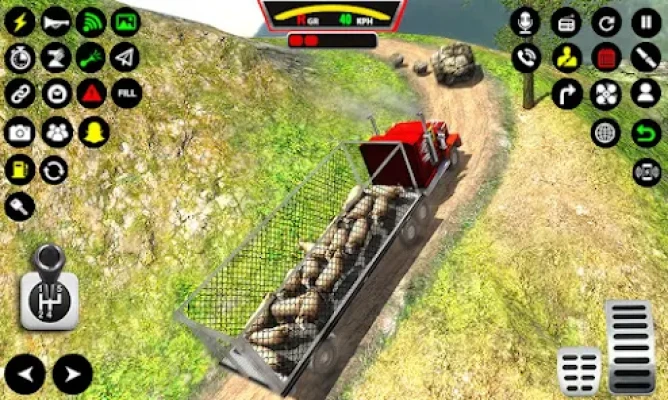
Task: Activate the red hazard triangle button
Action: click(x=90, y=94)
